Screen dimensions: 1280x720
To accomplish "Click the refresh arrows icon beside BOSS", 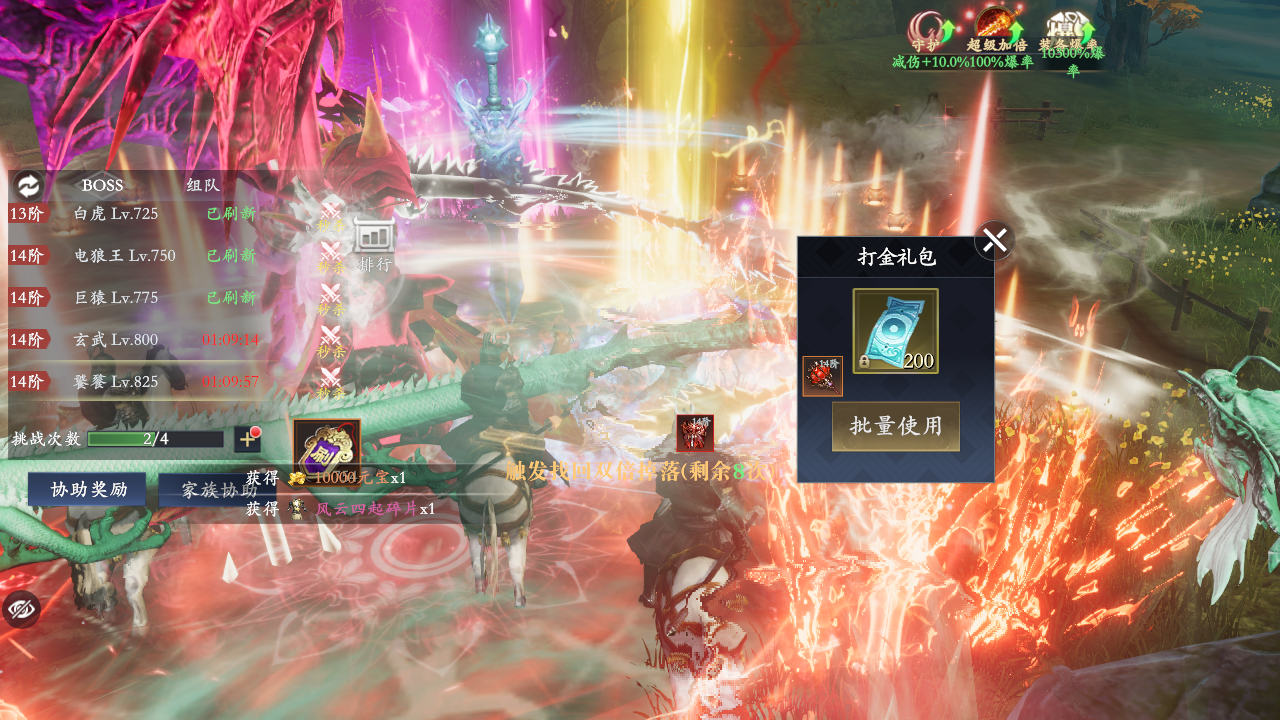I will tap(27, 185).
